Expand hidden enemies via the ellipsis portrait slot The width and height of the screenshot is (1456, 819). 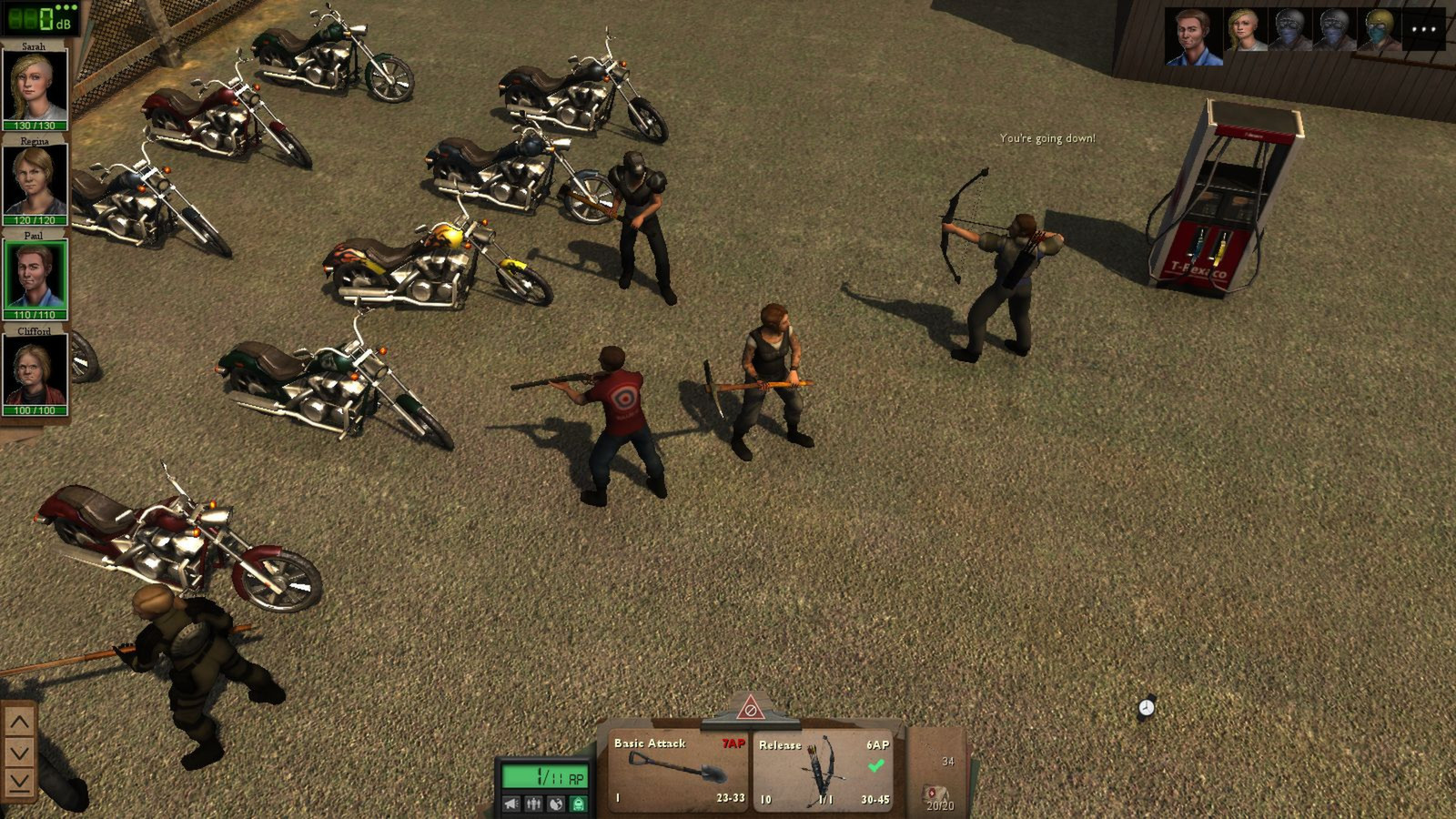point(1424,30)
